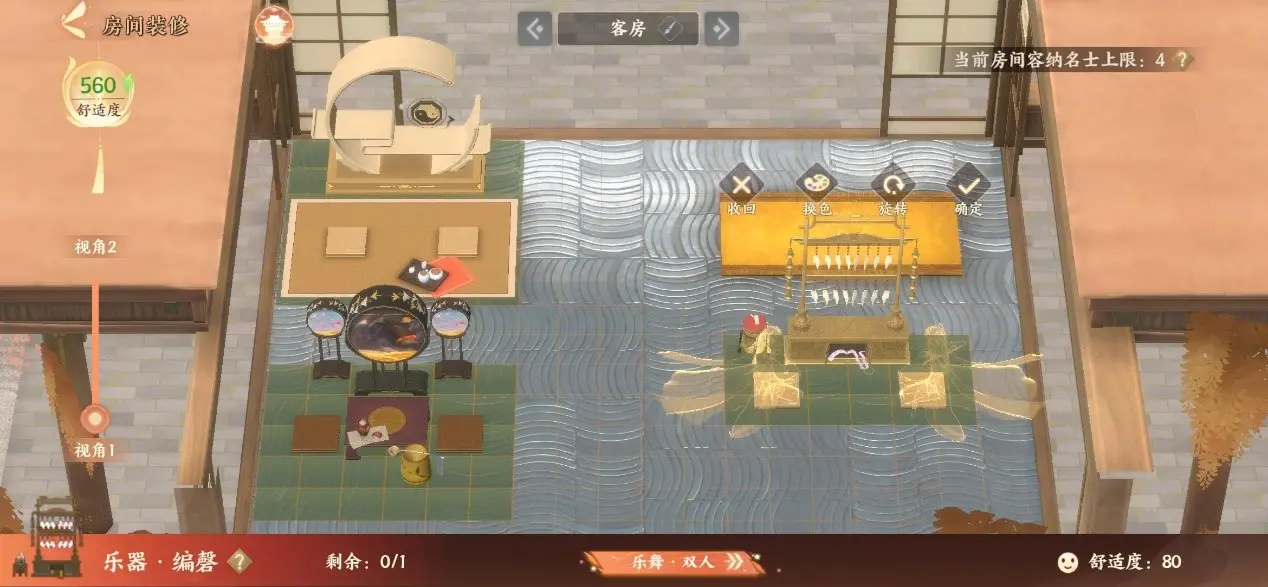This screenshot has height=587, width=1268.
Task: Switch to the next room with right arrow
Action: pyautogui.click(x=720, y=29)
